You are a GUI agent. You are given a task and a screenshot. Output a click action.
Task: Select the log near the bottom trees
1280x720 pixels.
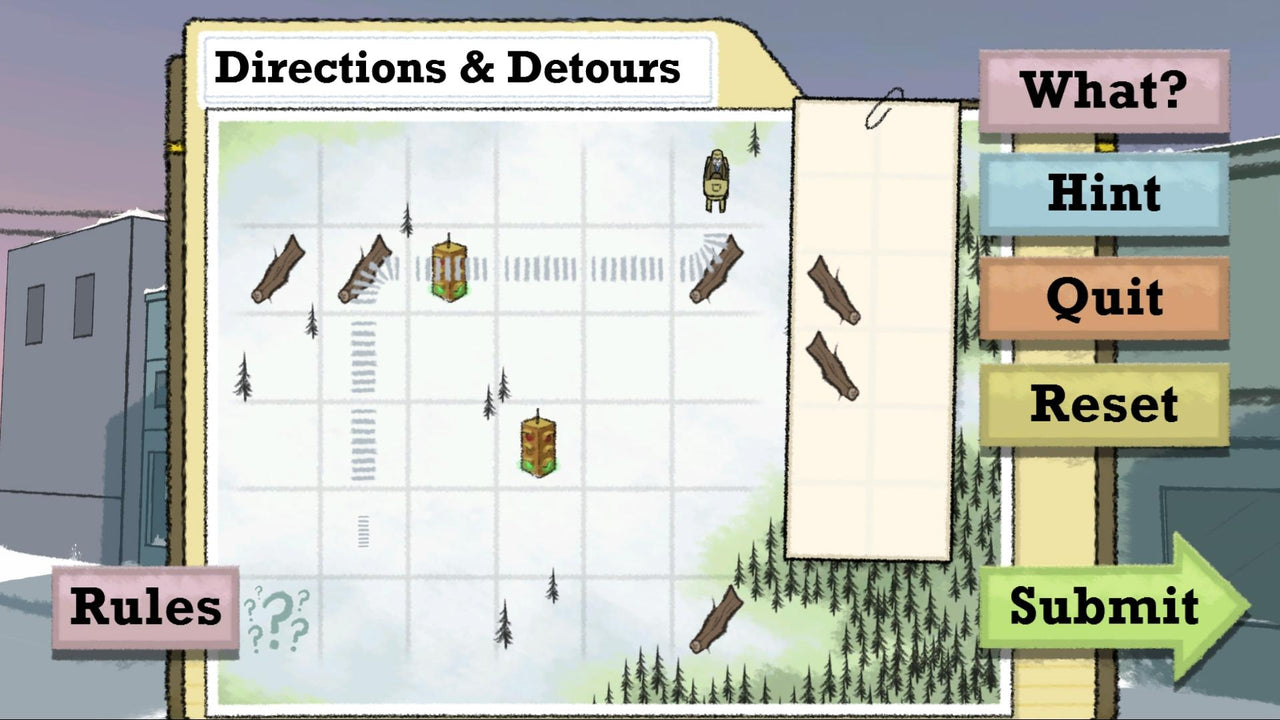[716, 618]
